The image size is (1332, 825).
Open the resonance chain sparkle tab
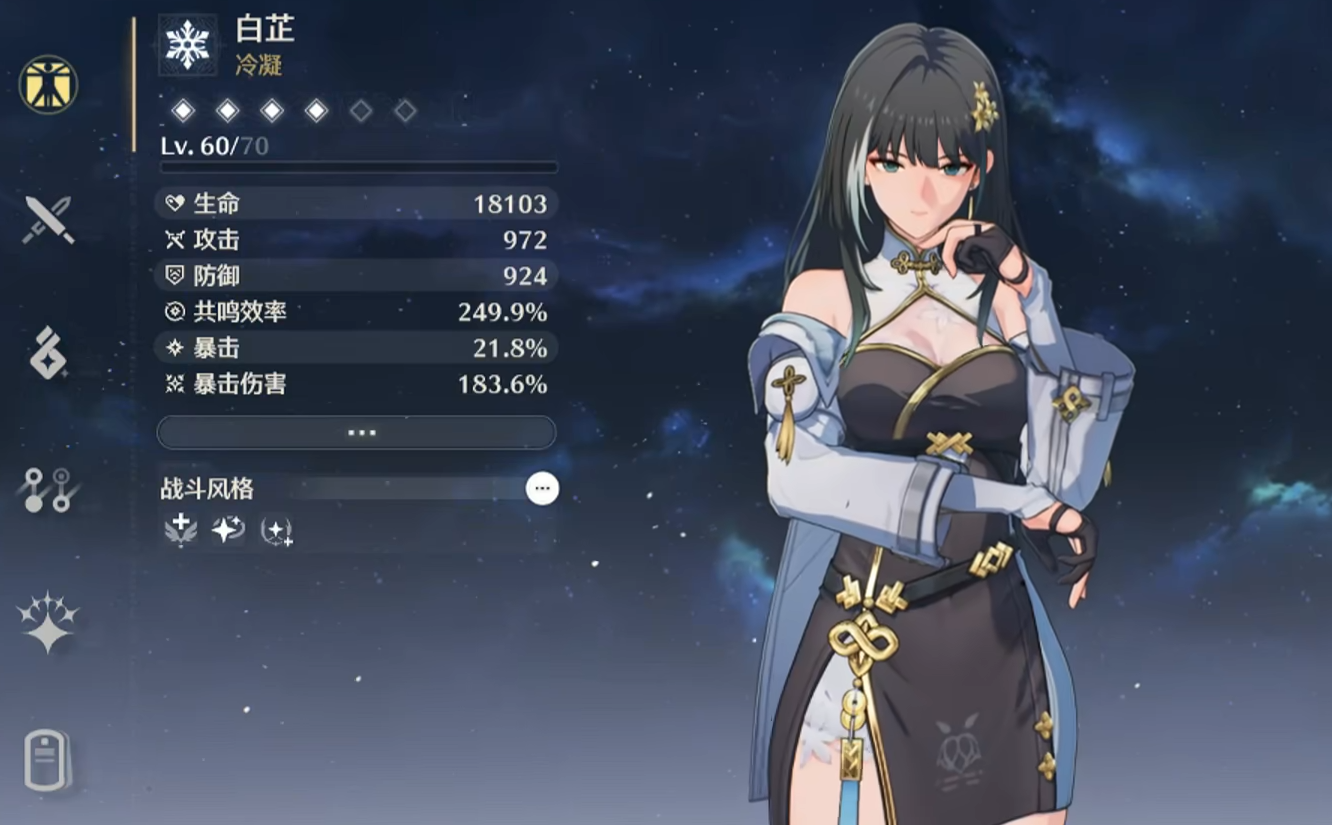(x=48, y=622)
